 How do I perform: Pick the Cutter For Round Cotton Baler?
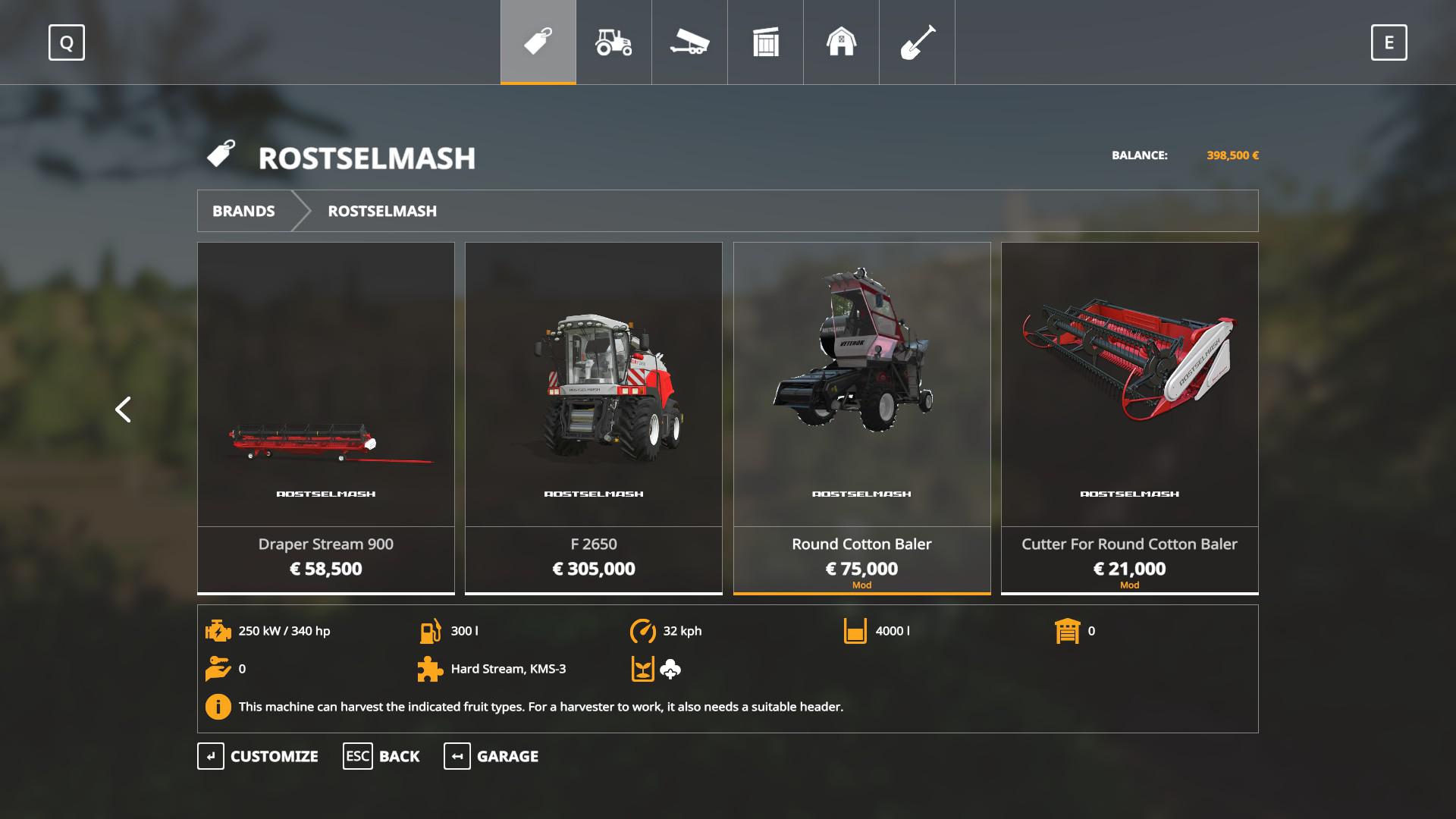click(x=1129, y=417)
